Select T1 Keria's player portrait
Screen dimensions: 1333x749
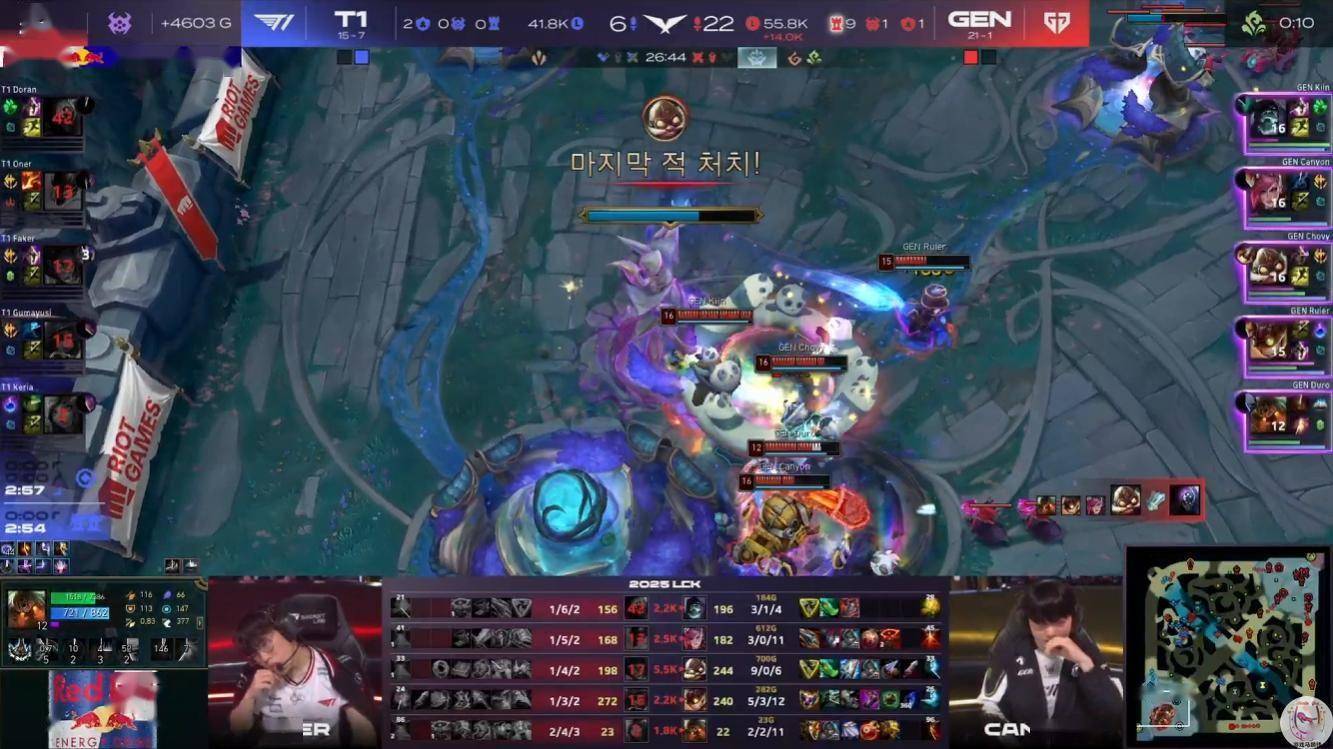(x=62, y=413)
